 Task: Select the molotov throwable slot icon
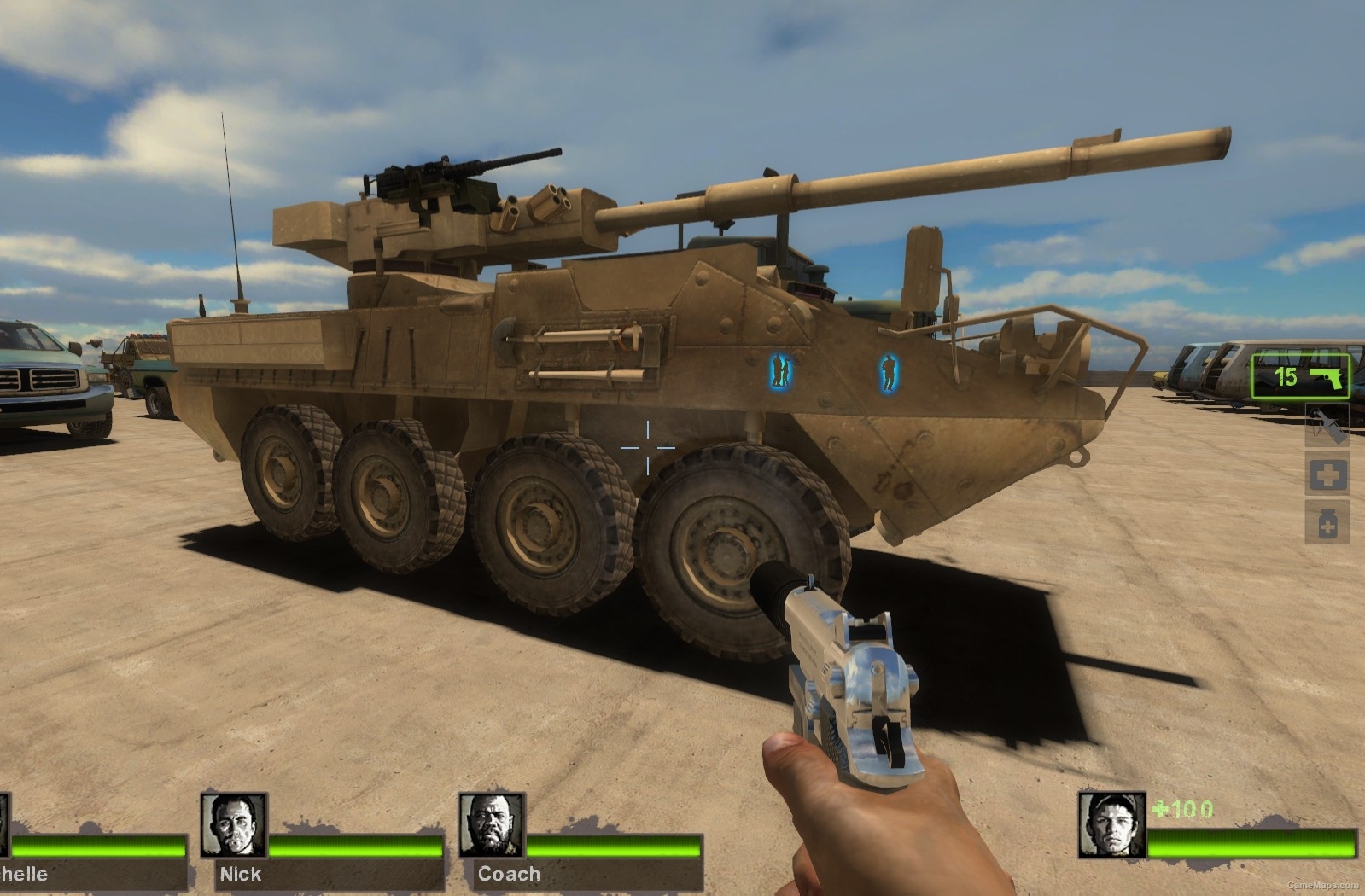pyautogui.click(x=1327, y=425)
